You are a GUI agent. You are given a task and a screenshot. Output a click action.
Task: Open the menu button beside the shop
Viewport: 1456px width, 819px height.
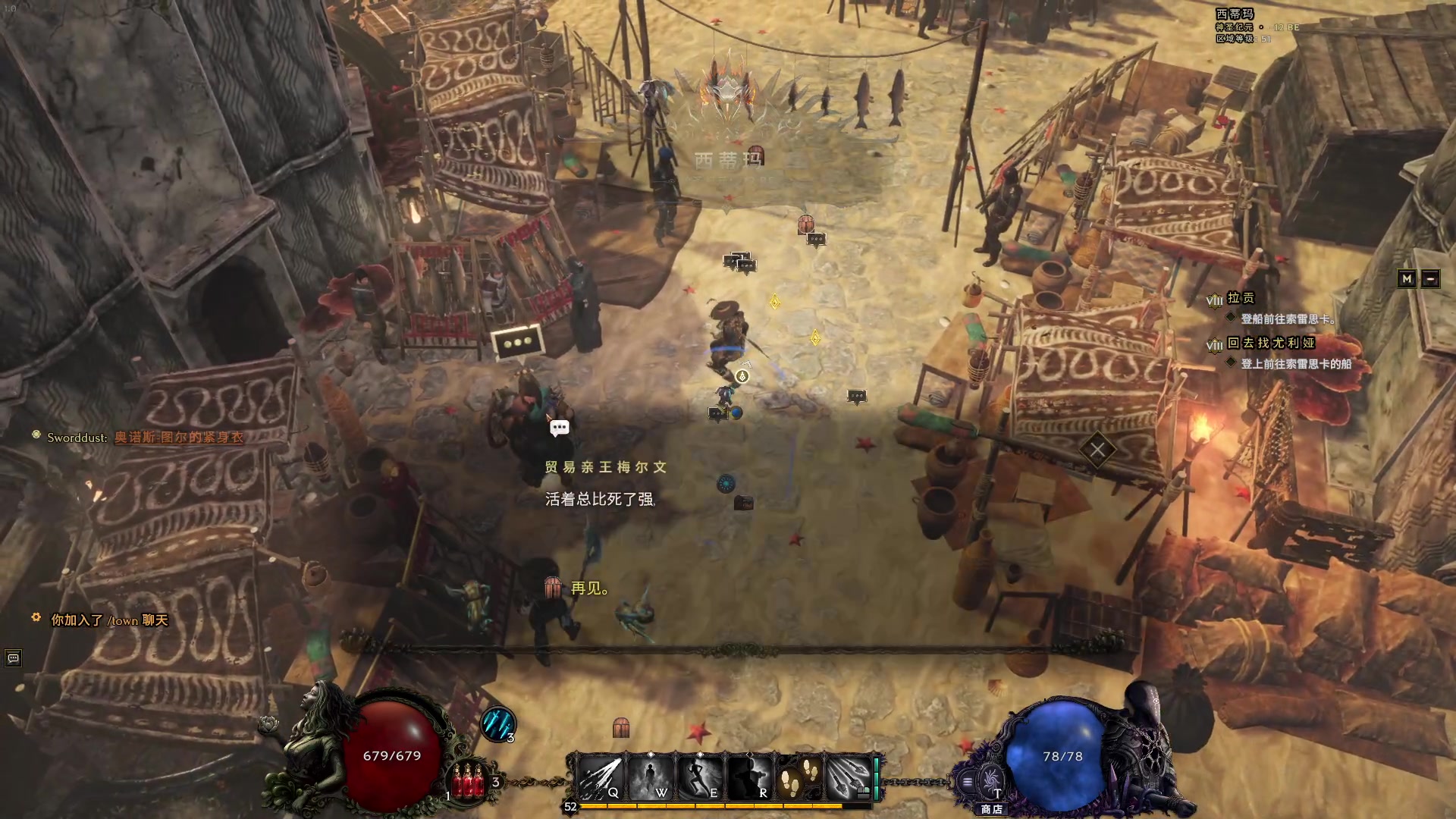point(968,782)
